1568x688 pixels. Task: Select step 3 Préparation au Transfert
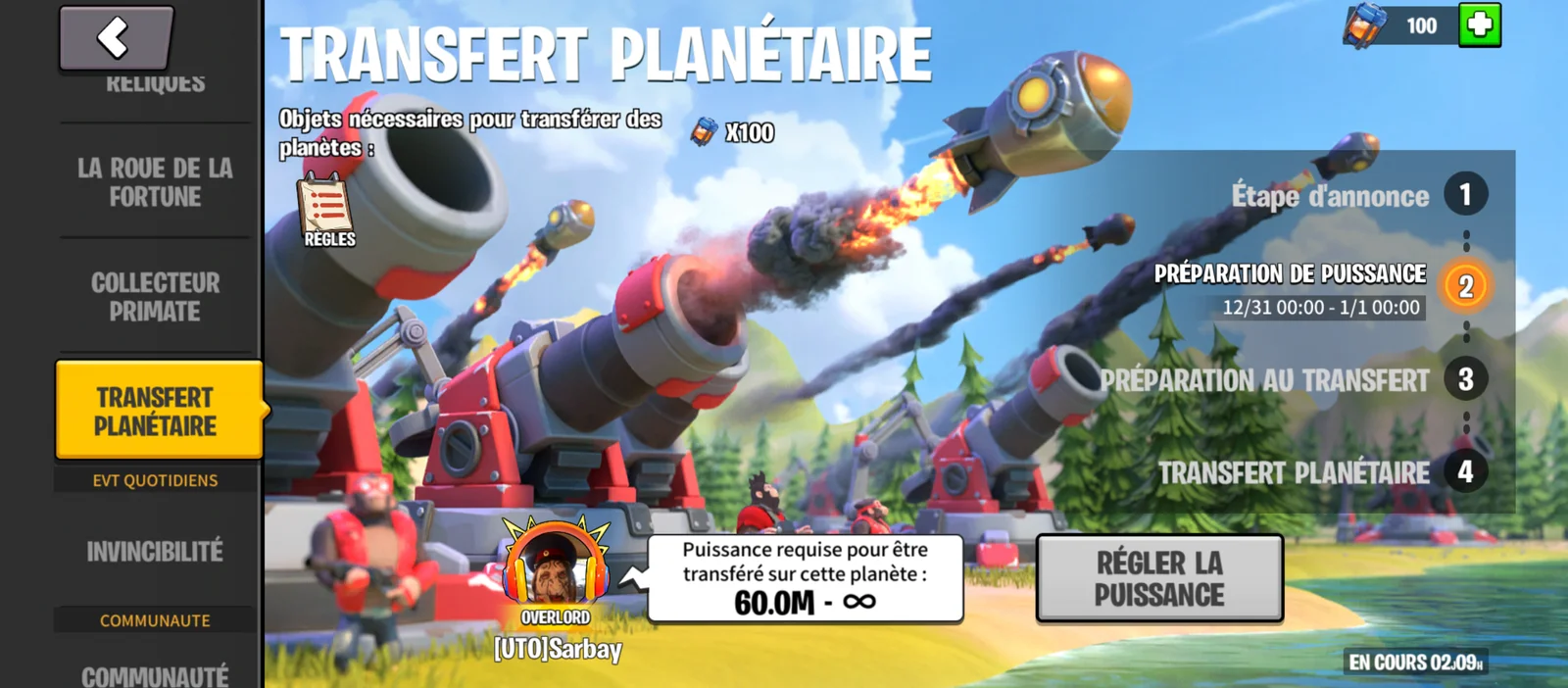(1464, 379)
